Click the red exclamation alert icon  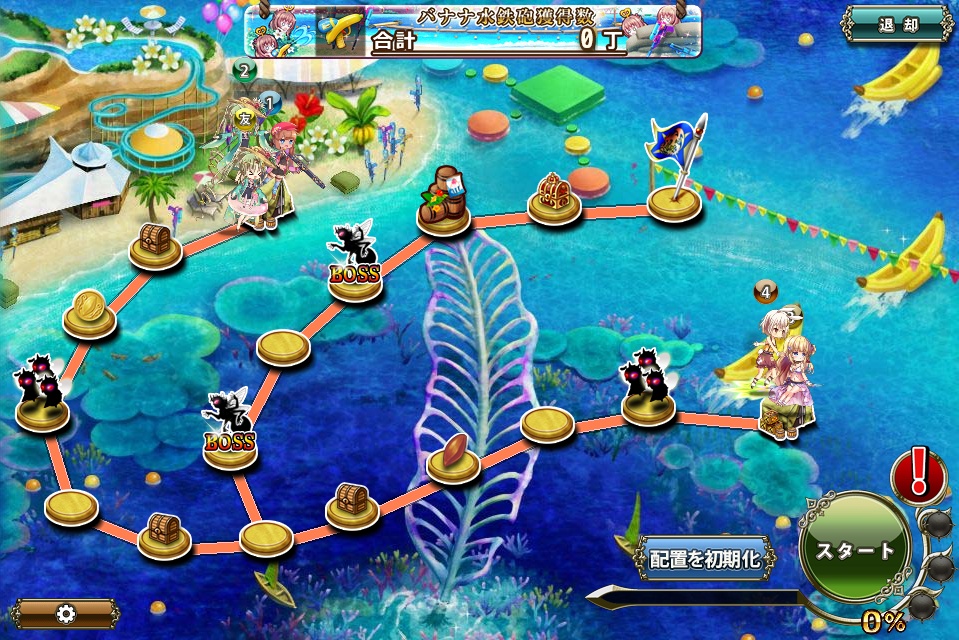click(x=917, y=475)
